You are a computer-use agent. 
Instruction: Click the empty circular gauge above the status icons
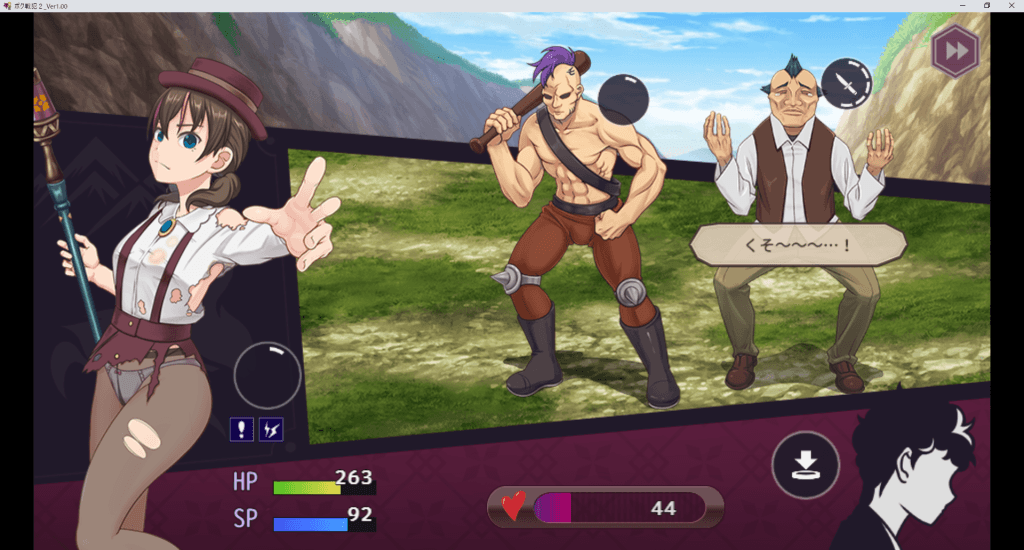267,376
